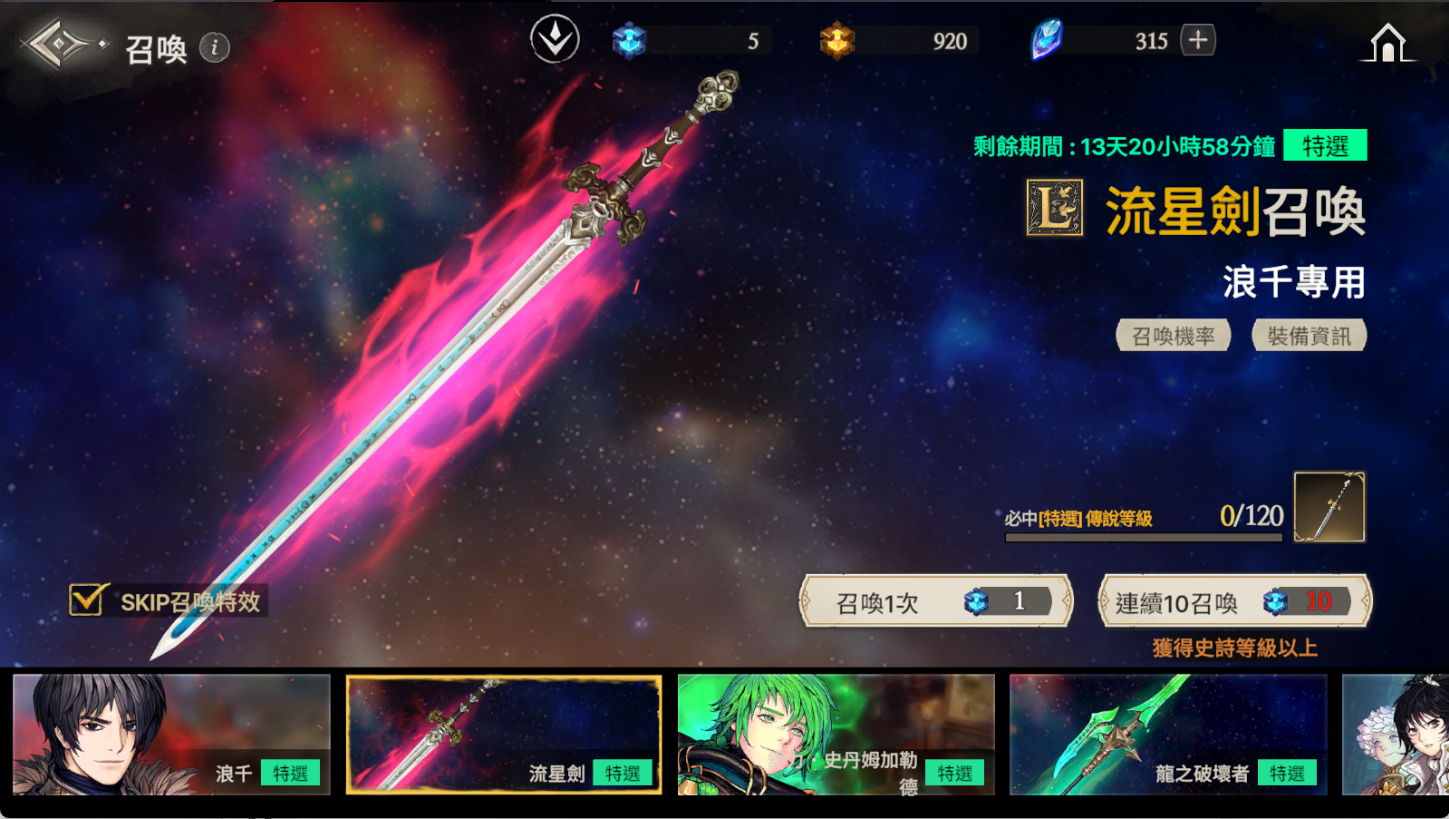
Task: Select the 浪千 character banner
Action: coord(171,734)
